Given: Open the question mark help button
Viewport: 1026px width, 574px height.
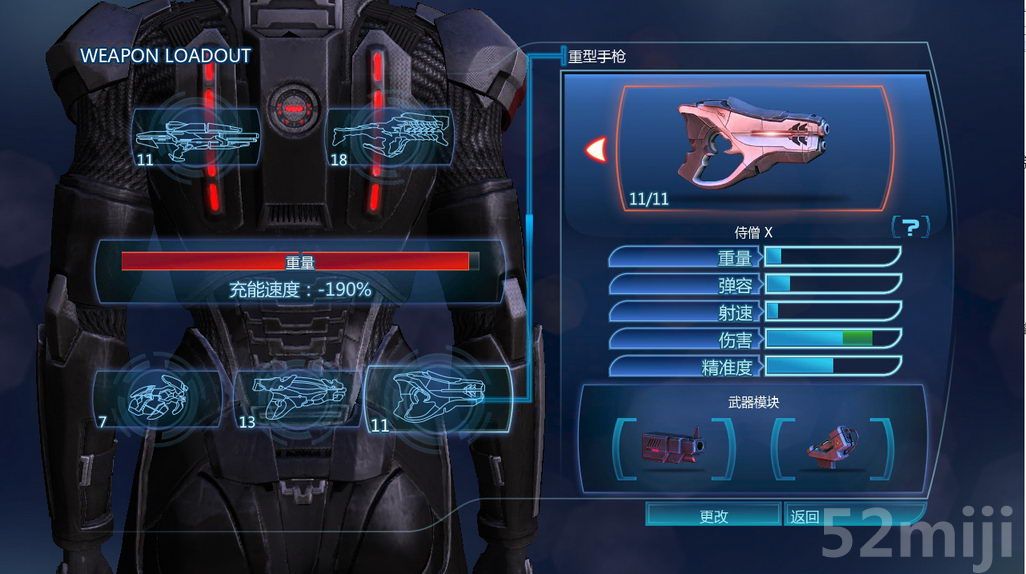Looking at the screenshot, I should 909,227.
